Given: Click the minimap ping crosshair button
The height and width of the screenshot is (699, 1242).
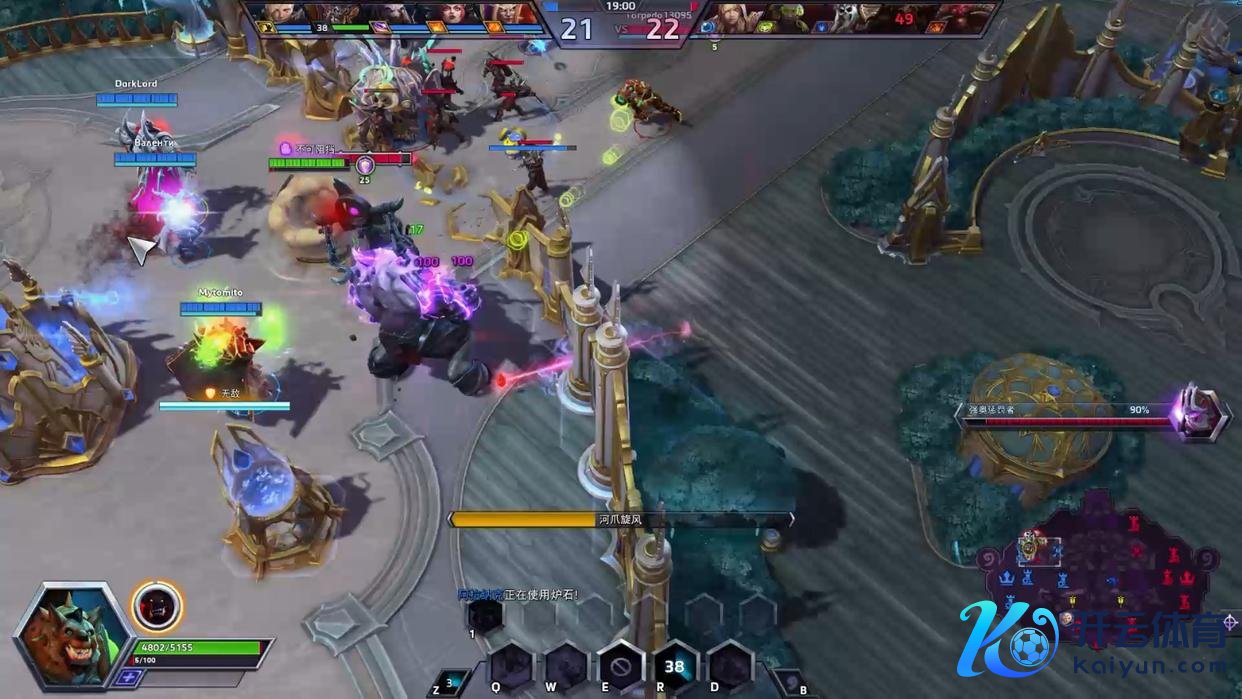Looking at the screenshot, I should [x=1229, y=623].
